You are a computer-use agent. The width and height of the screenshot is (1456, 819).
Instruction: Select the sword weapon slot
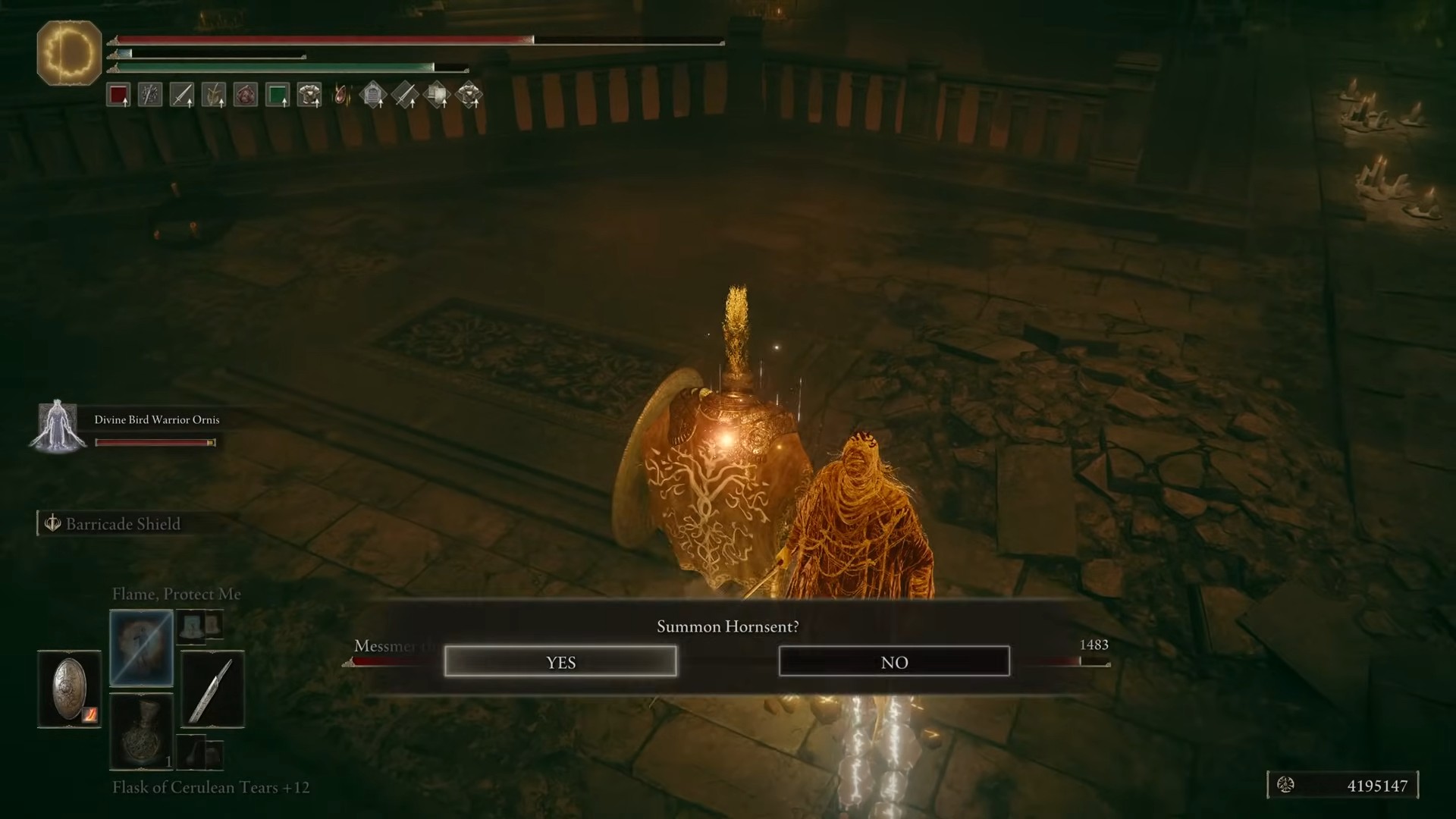(x=212, y=689)
